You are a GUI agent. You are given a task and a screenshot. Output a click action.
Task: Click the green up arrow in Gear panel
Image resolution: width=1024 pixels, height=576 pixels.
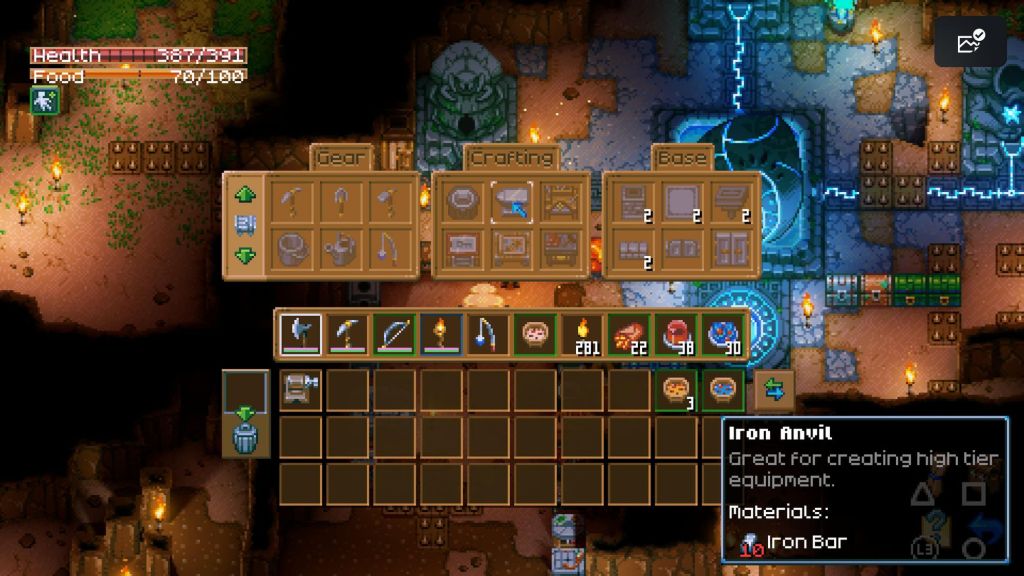coord(245,194)
